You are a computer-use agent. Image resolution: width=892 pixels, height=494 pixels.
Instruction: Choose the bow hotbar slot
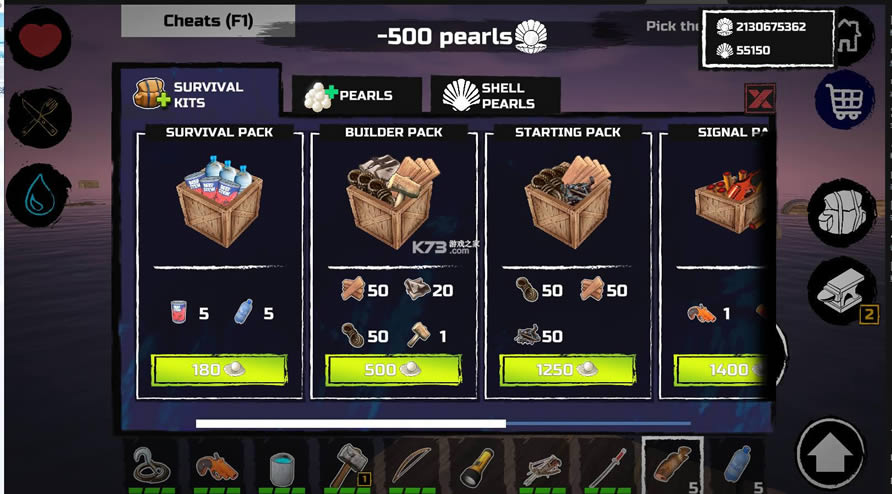click(410, 465)
